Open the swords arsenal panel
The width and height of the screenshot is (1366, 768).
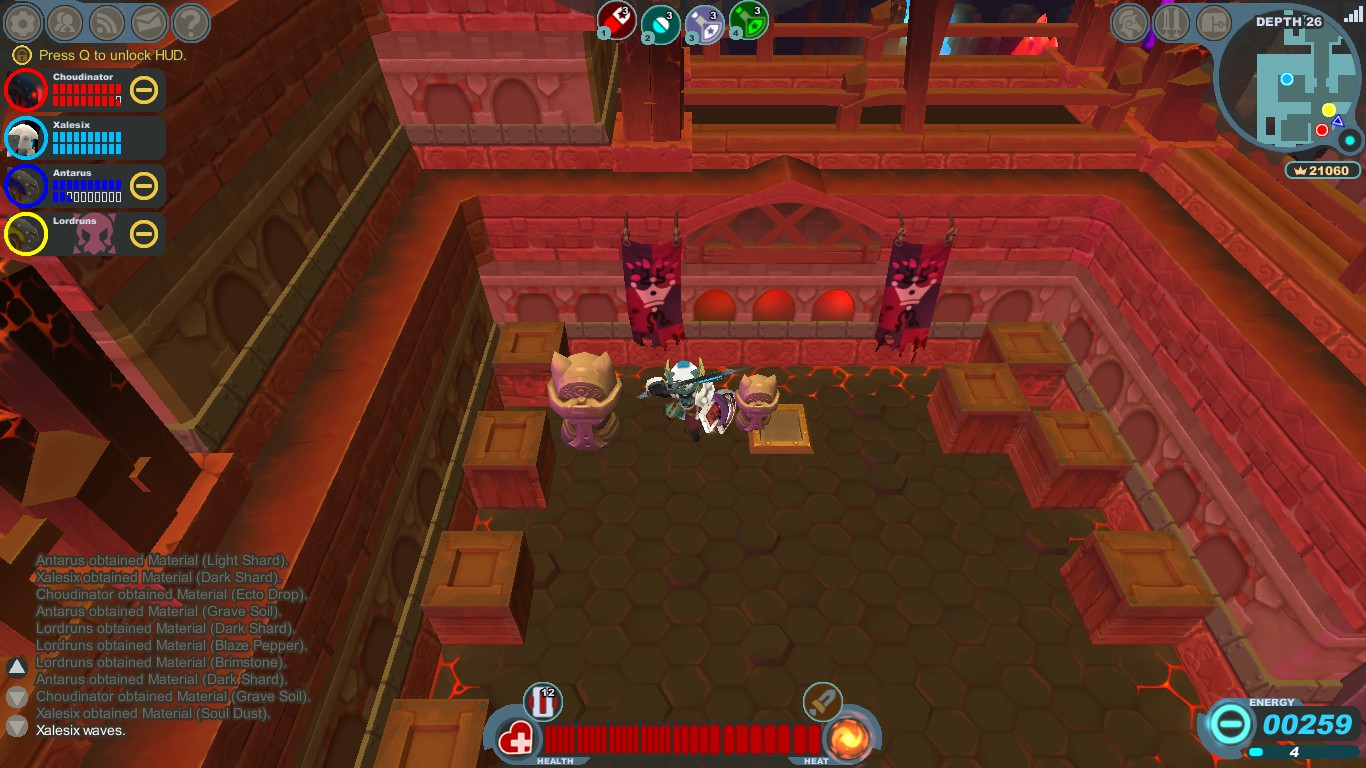point(1172,21)
